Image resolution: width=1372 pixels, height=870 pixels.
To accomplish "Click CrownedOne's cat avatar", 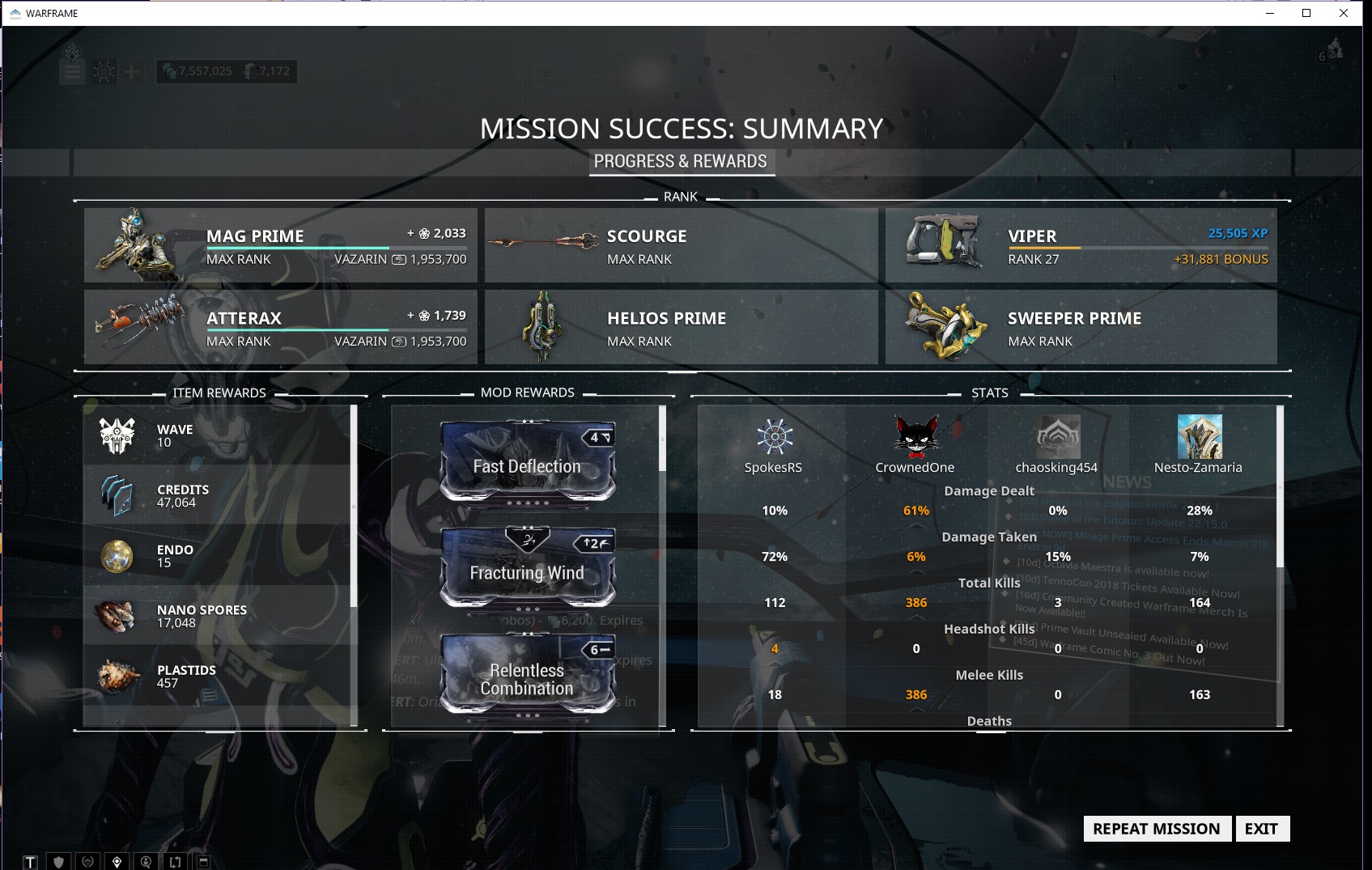I will click(915, 437).
